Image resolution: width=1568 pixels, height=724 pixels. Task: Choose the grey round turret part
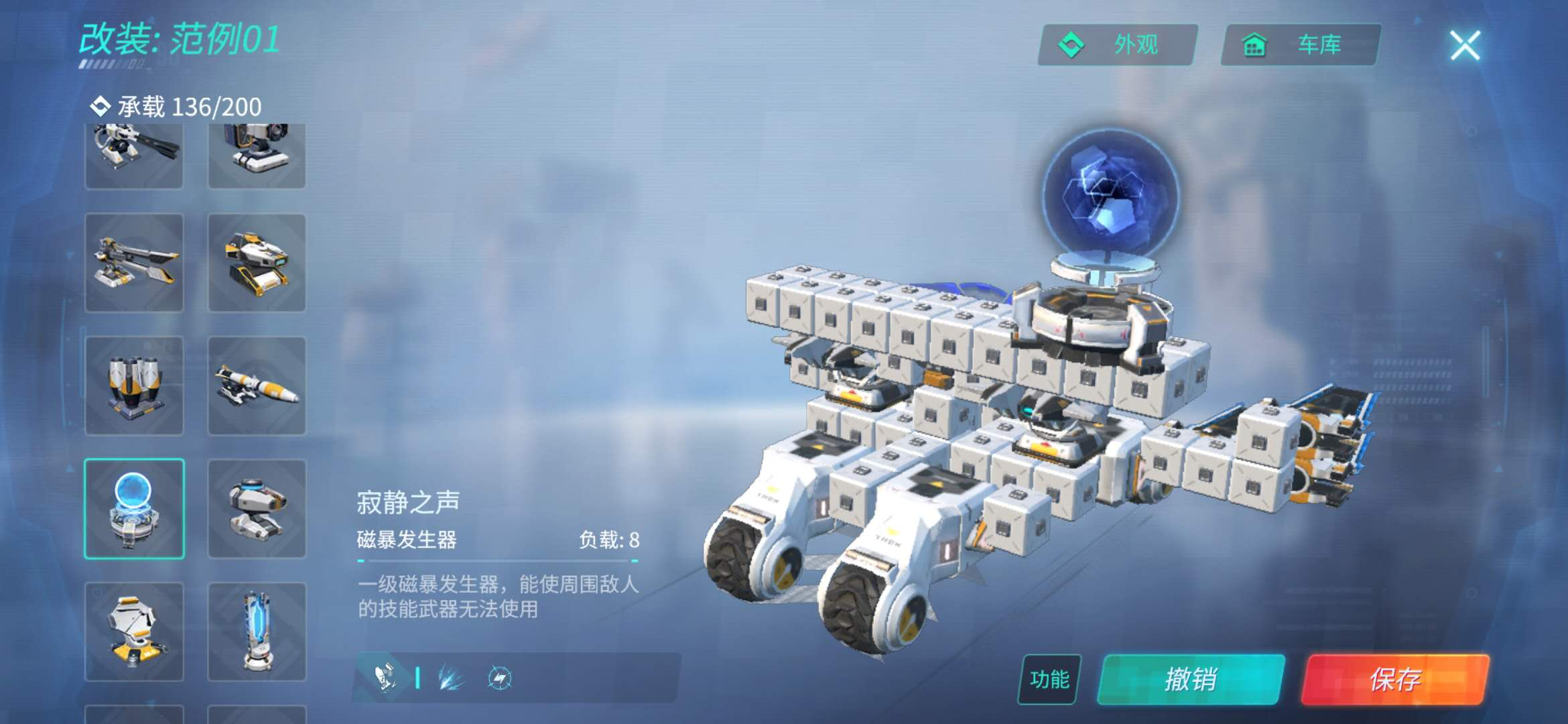257,509
